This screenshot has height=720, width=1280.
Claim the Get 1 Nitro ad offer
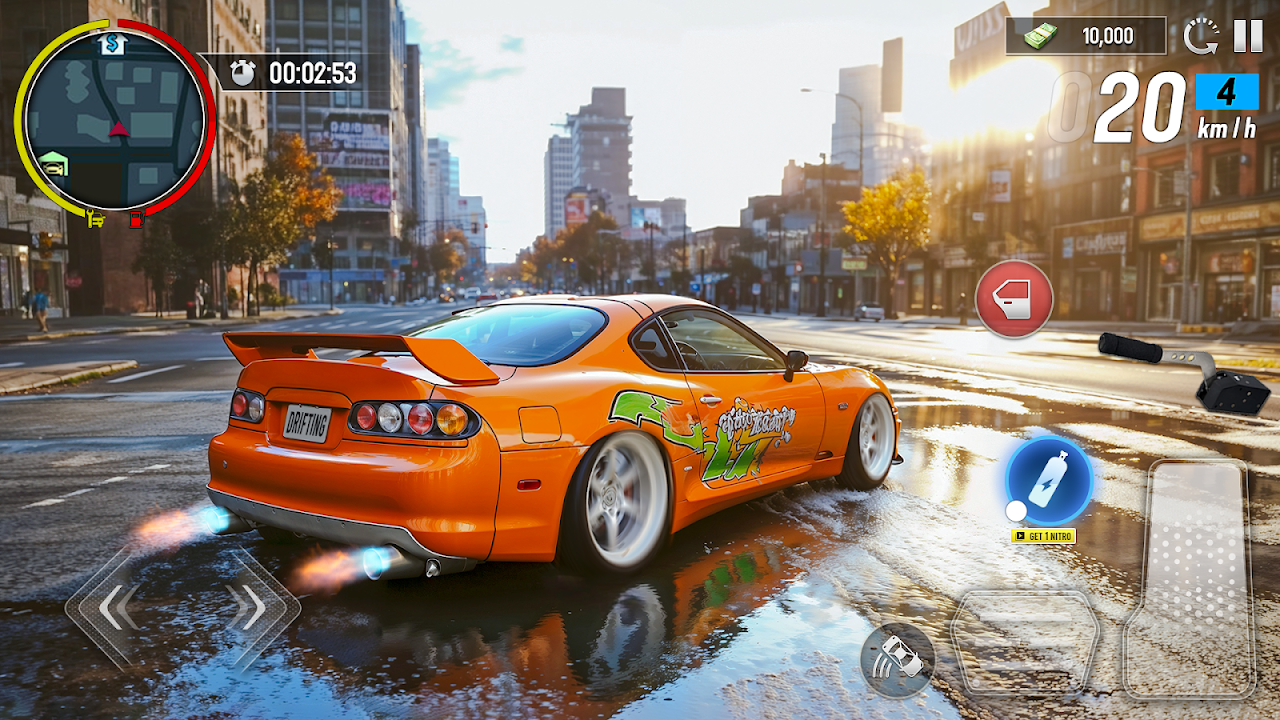point(1043,536)
